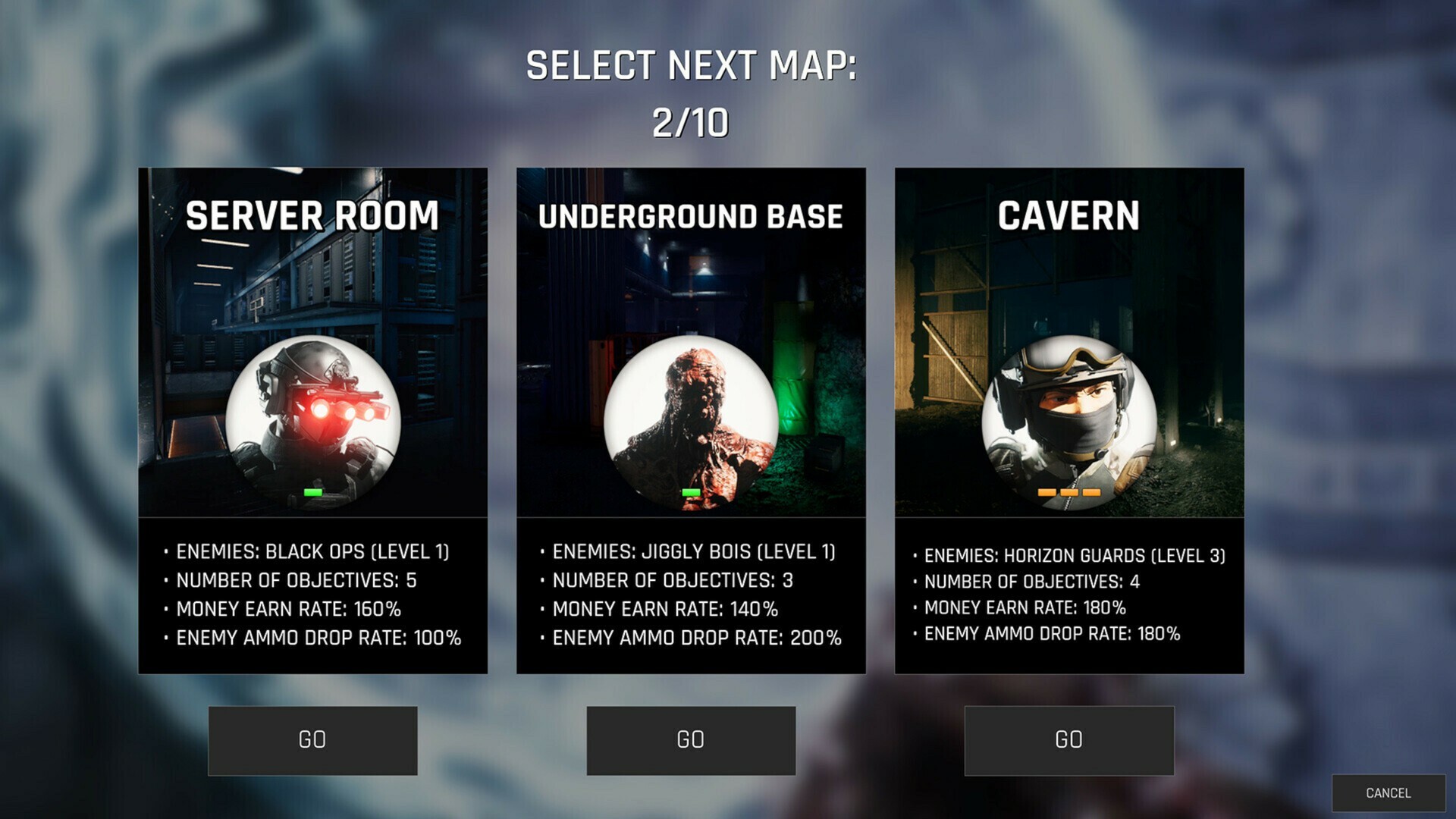Click the green difficulty bar under Server Room portrait
Screen dimensions: 1456x819
311,493
